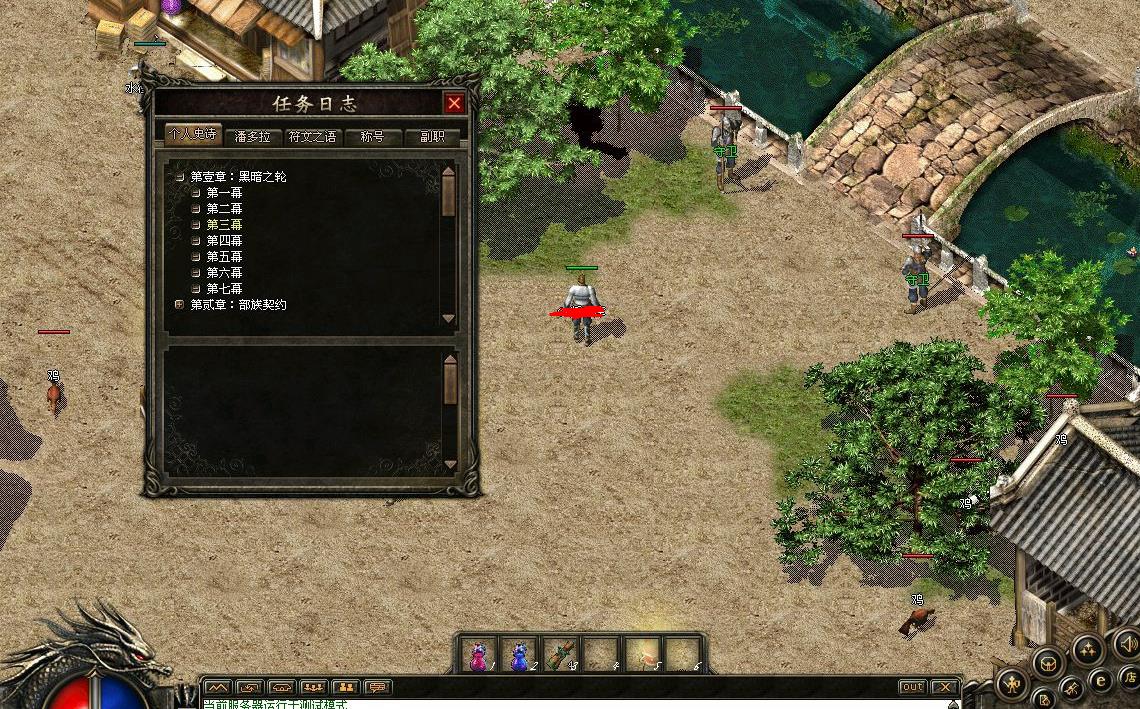The width and height of the screenshot is (1140, 709).
Task: Choose quest entry 第五幕
Action: pyautogui.click(x=224, y=257)
